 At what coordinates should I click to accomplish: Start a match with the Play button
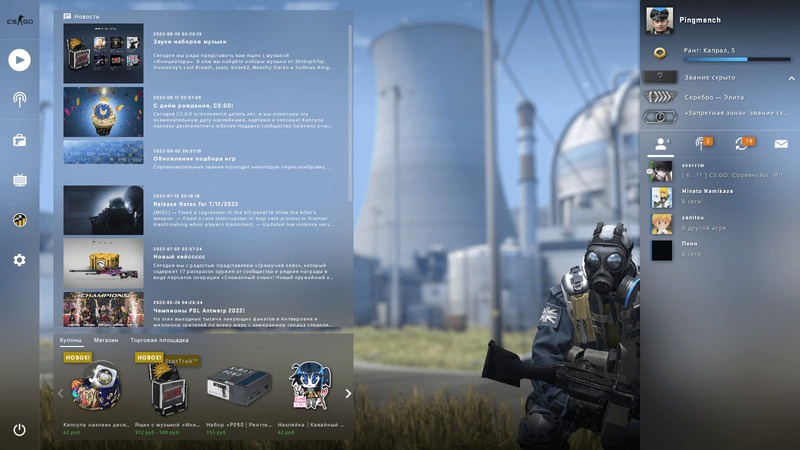[19, 60]
